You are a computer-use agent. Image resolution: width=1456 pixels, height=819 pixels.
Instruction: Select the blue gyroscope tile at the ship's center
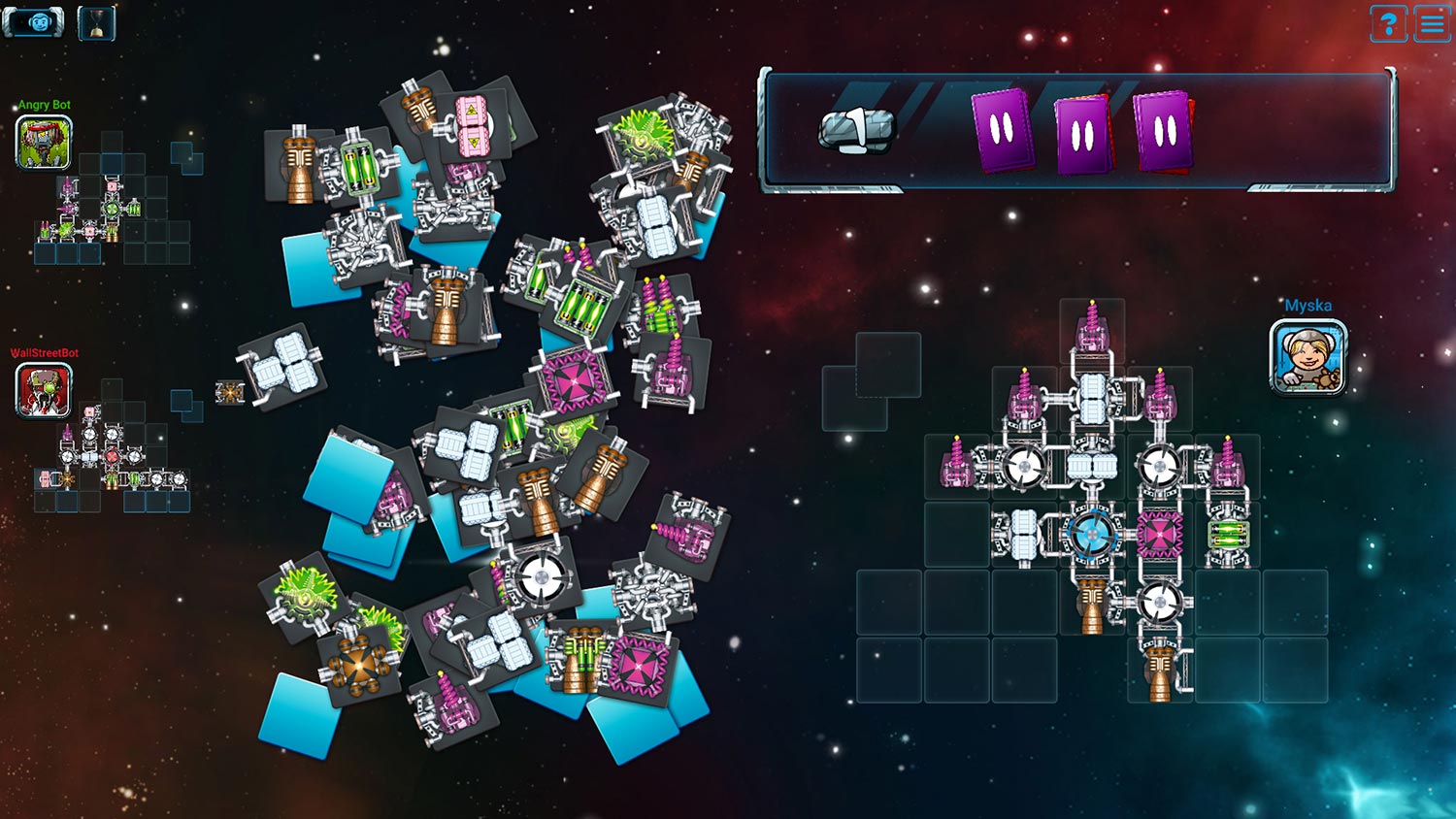[x=1092, y=534]
